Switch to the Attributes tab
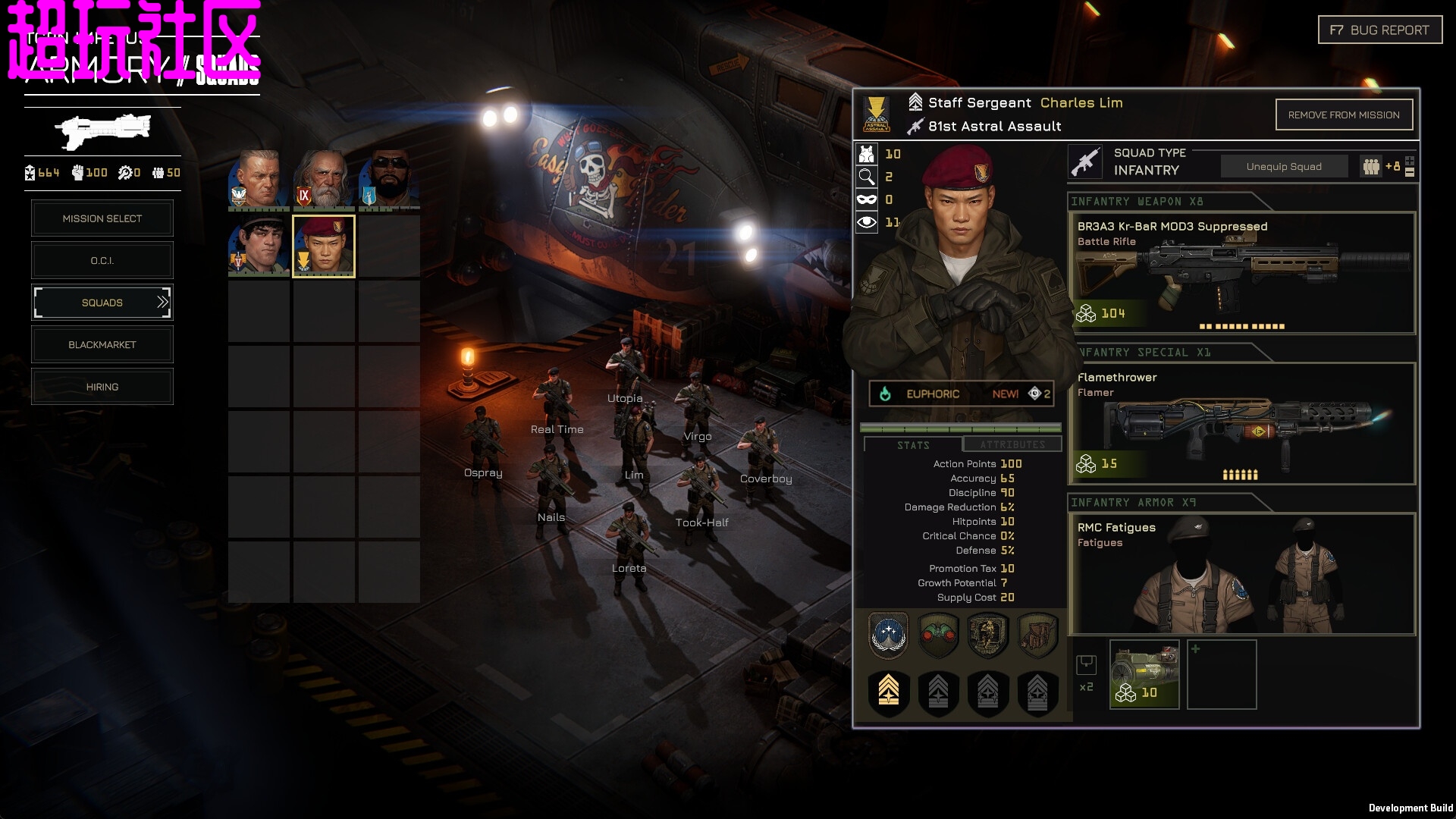 1012,445
